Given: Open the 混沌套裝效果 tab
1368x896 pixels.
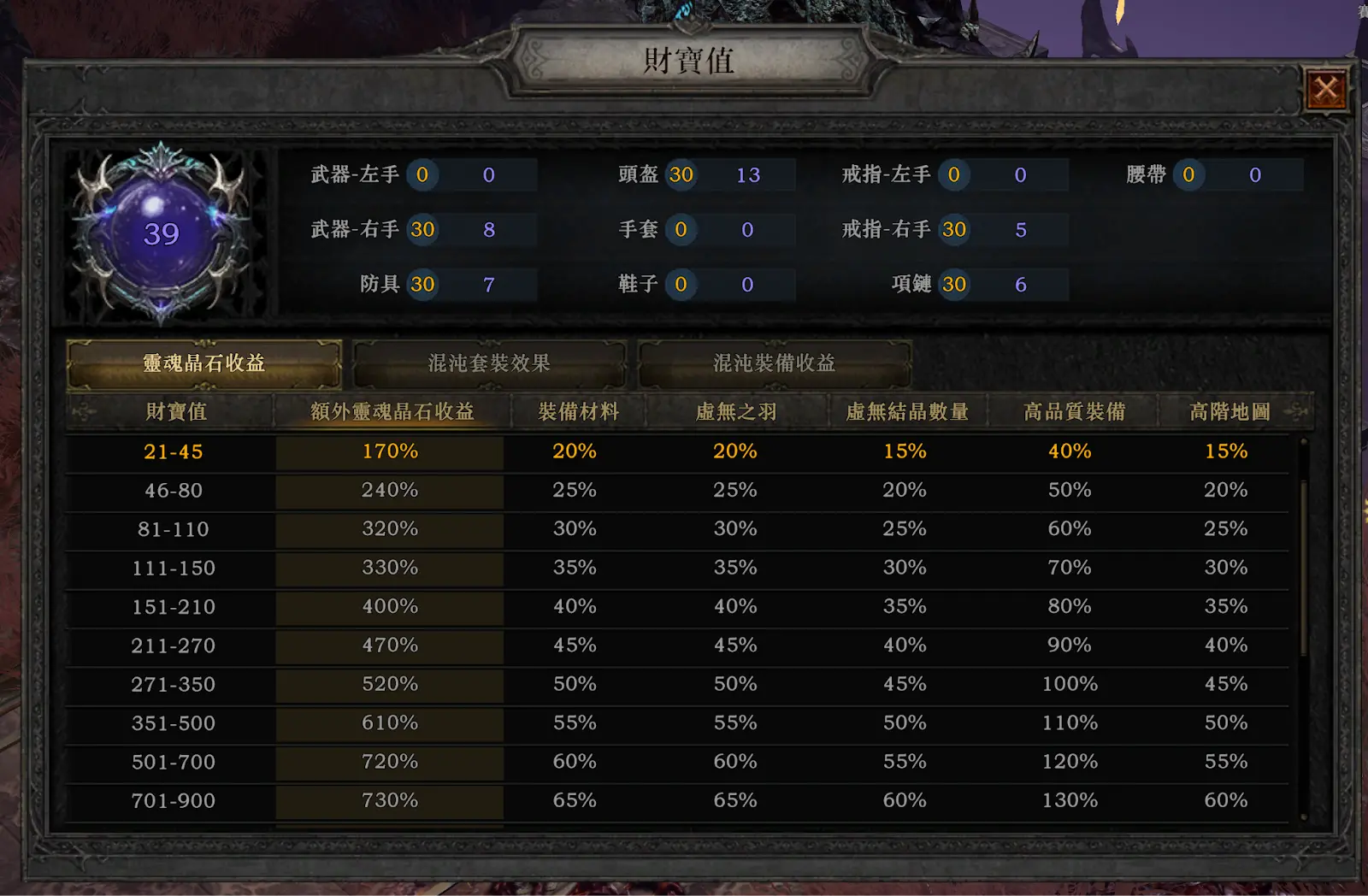Looking at the screenshot, I should click(489, 363).
